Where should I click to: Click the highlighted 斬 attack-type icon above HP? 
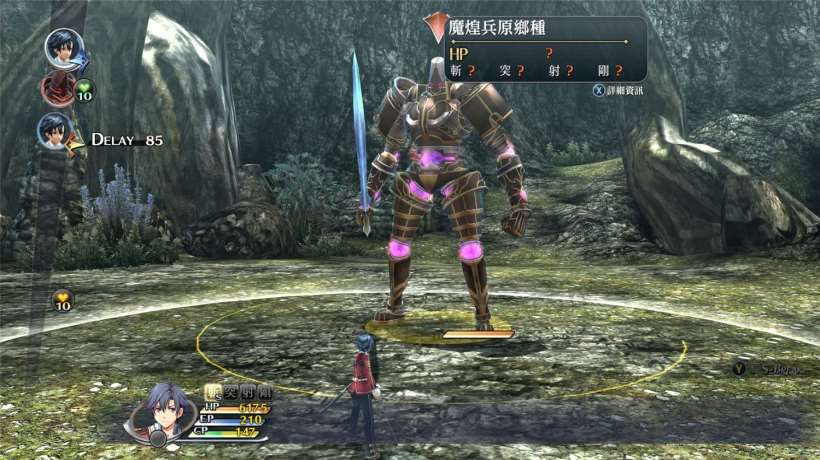click(x=211, y=392)
